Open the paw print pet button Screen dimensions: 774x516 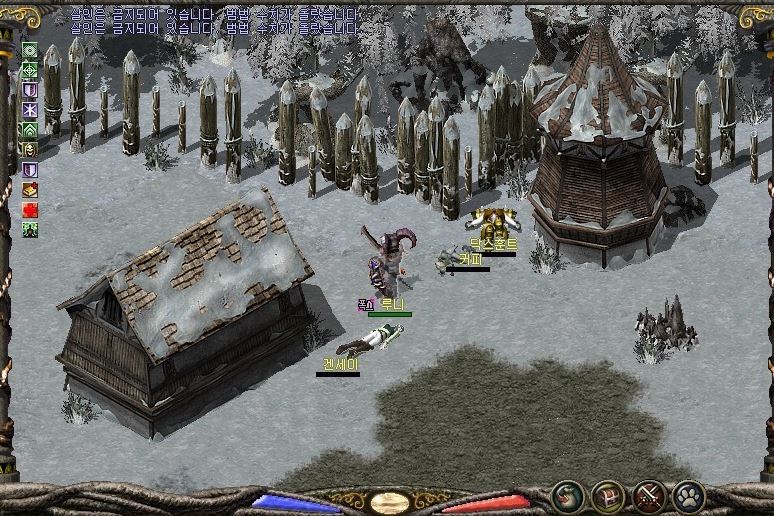tap(689, 495)
